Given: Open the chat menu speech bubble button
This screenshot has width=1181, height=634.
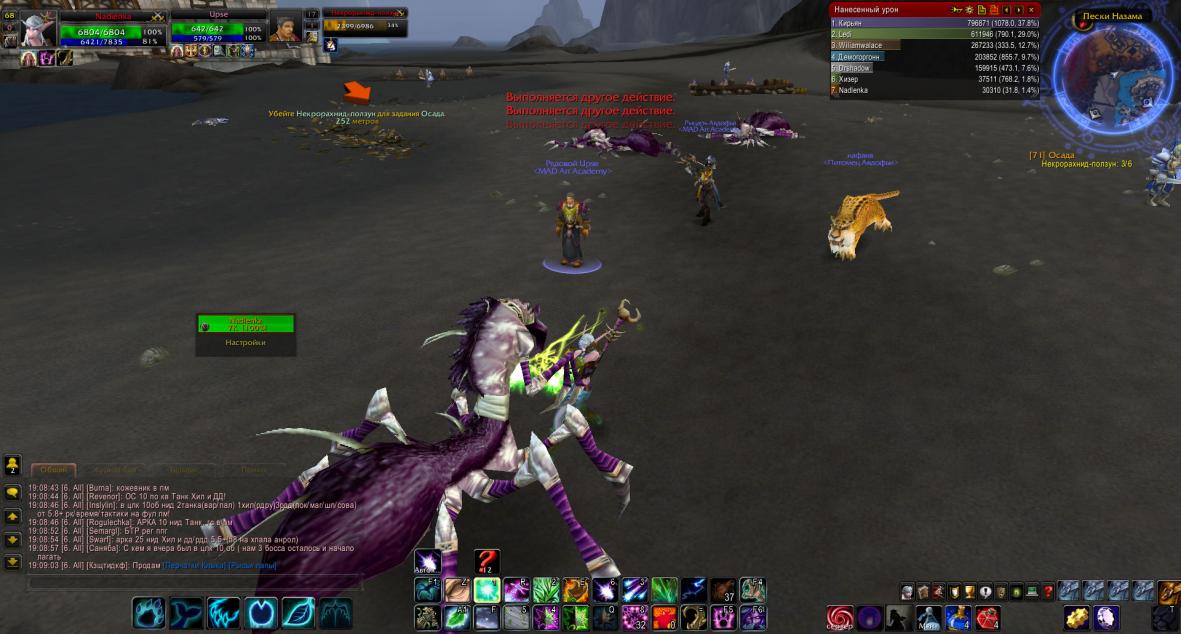Looking at the screenshot, I should [13, 492].
